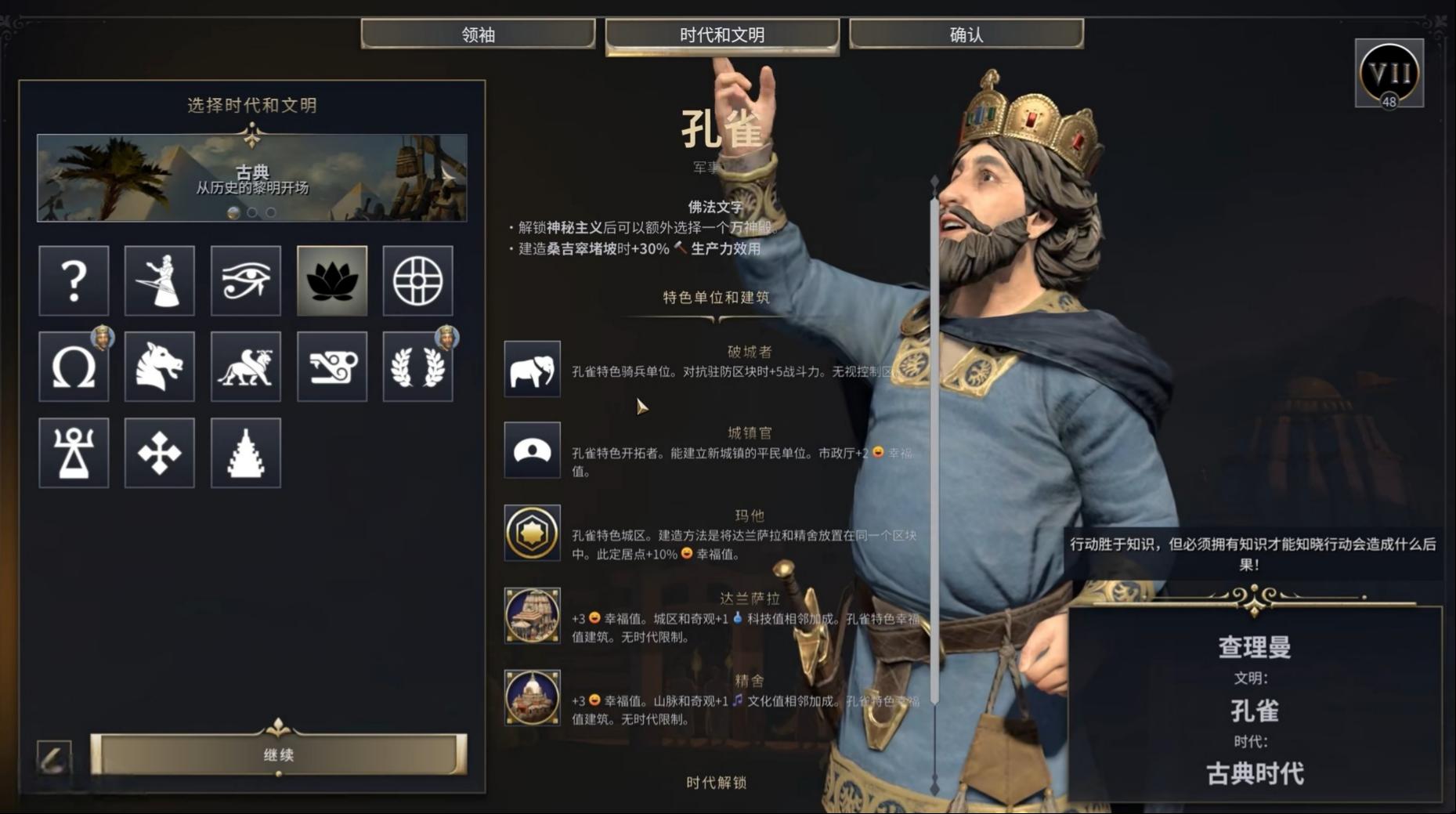Select the Mayan glyph civilization option
This screenshot has width=1456, height=814.
click(331, 367)
